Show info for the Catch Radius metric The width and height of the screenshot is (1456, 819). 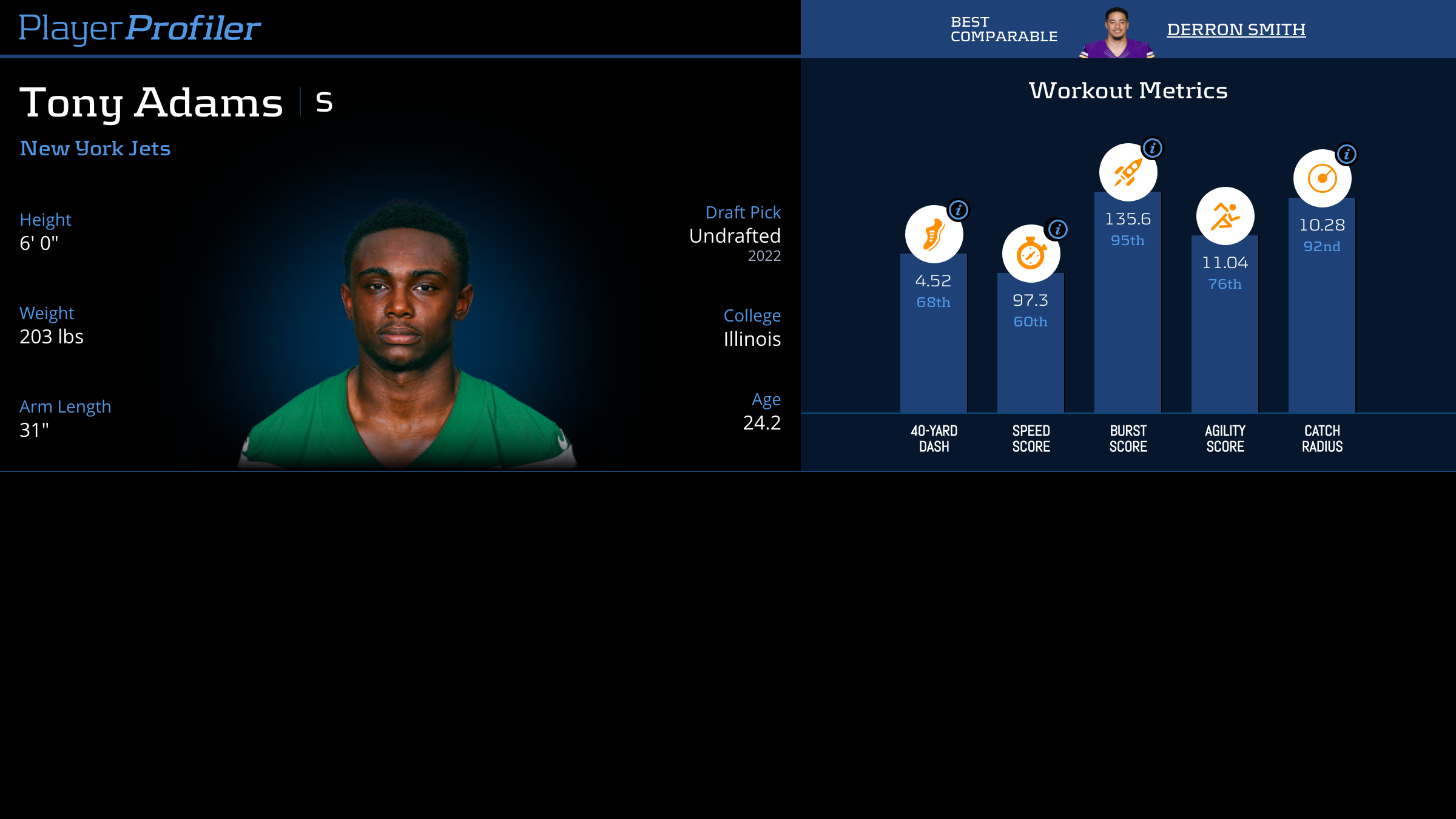[1347, 154]
